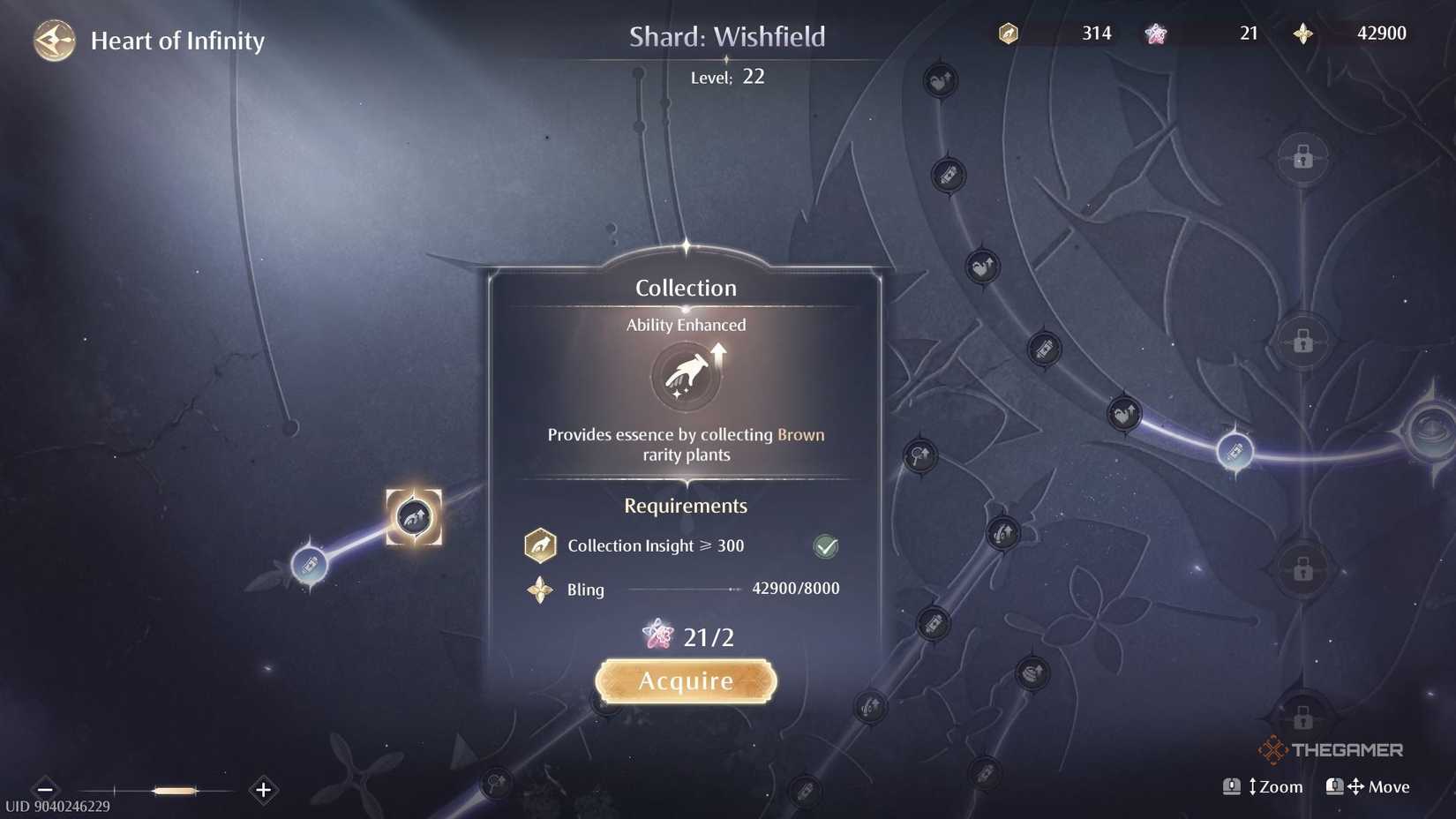Select the glowing node on the right branch
This screenshot has width=1456, height=819.
click(1237, 452)
